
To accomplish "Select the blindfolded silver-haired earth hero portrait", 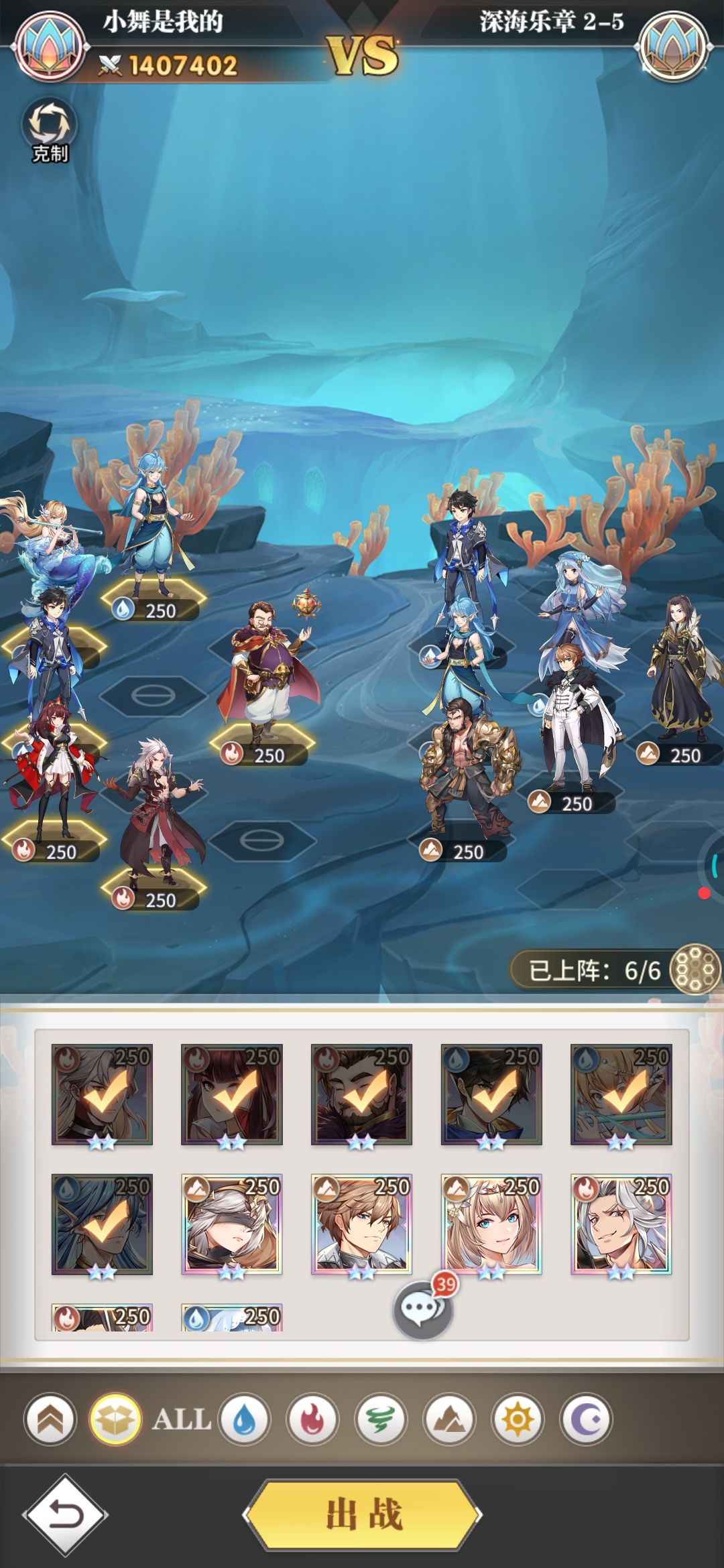I will coord(231,1224).
